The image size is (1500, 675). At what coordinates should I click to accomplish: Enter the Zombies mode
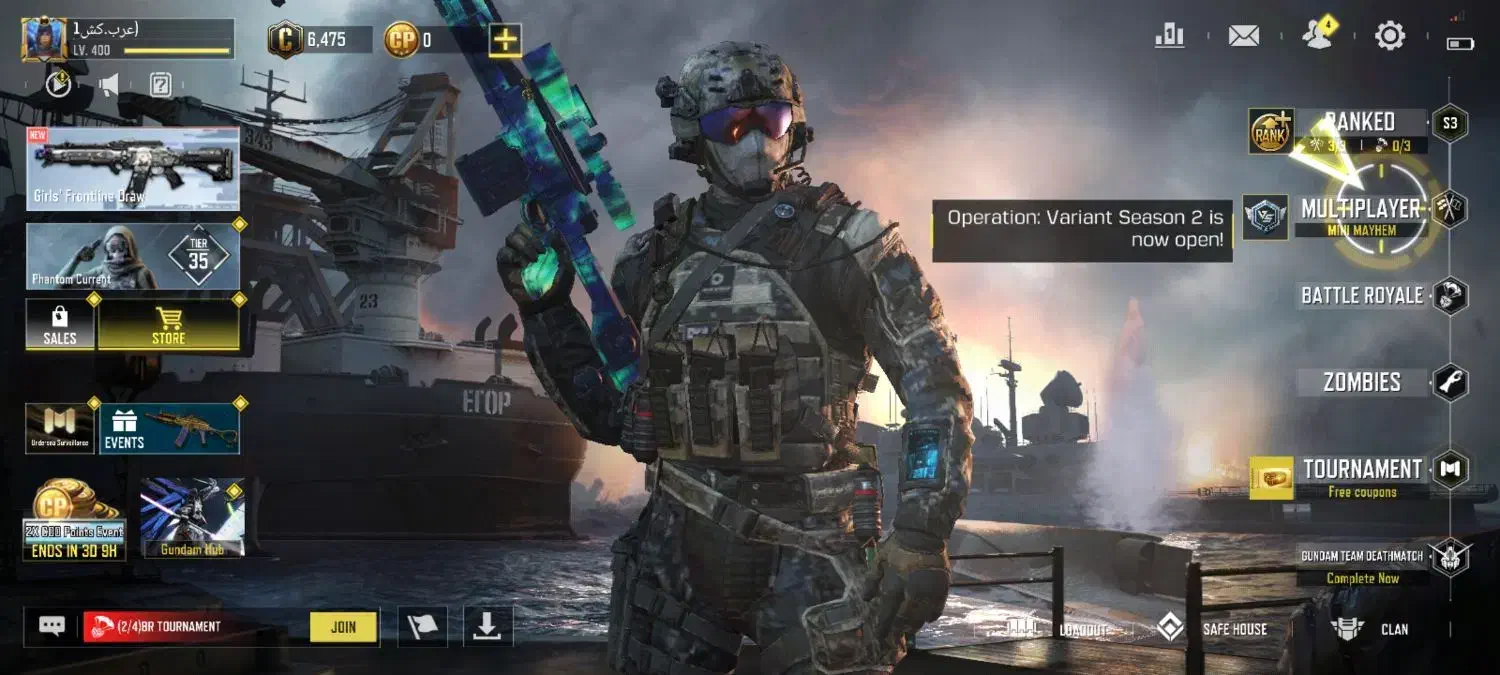[1362, 382]
